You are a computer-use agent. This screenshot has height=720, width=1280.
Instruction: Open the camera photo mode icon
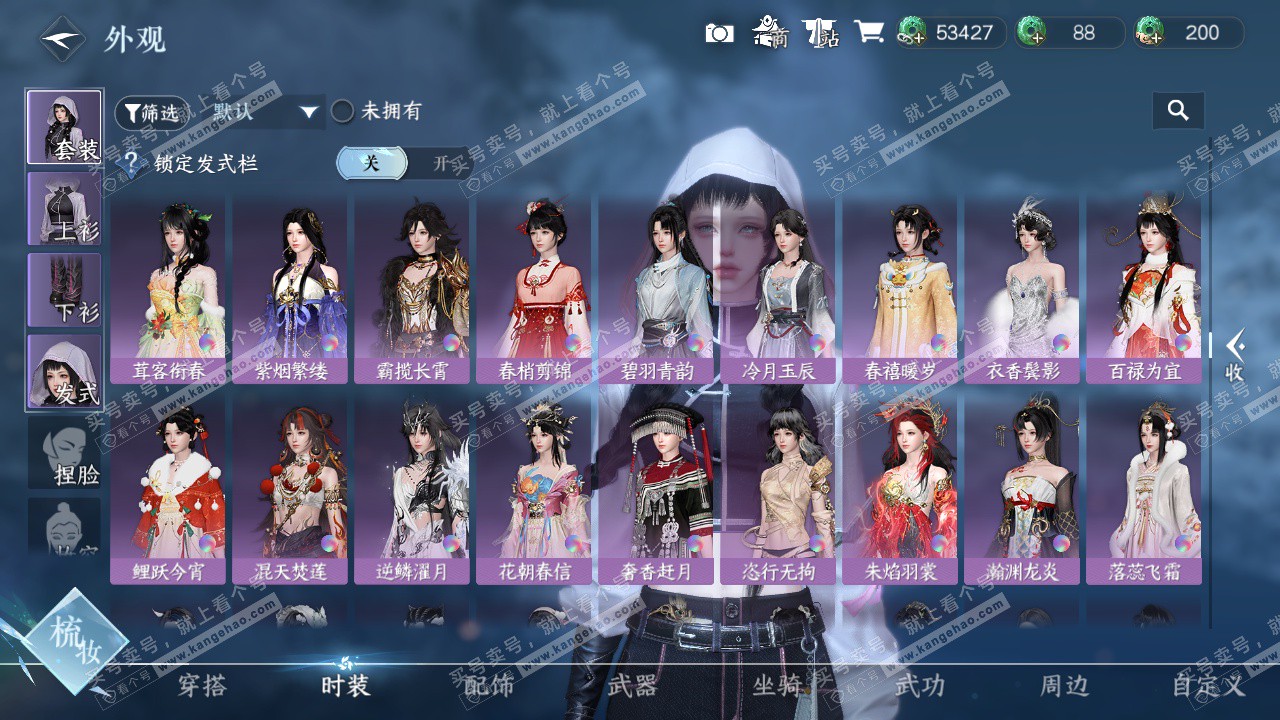719,33
